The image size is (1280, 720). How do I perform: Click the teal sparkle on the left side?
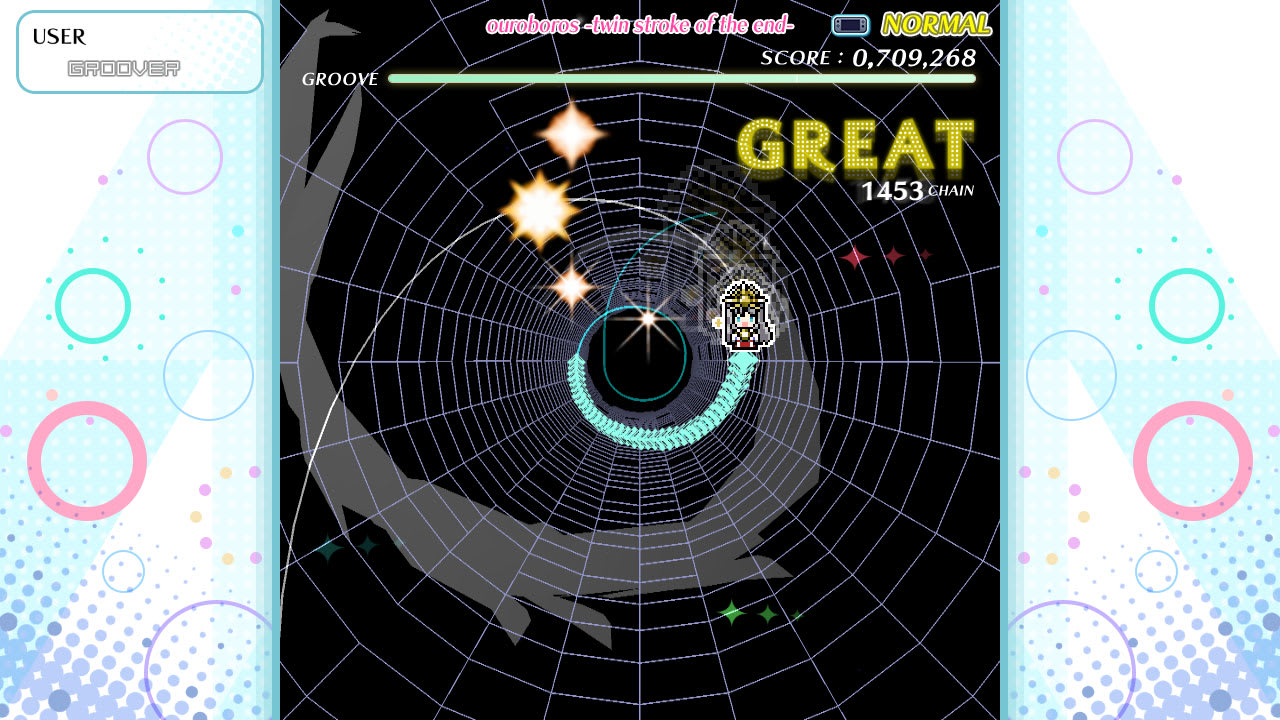[328, 548]
